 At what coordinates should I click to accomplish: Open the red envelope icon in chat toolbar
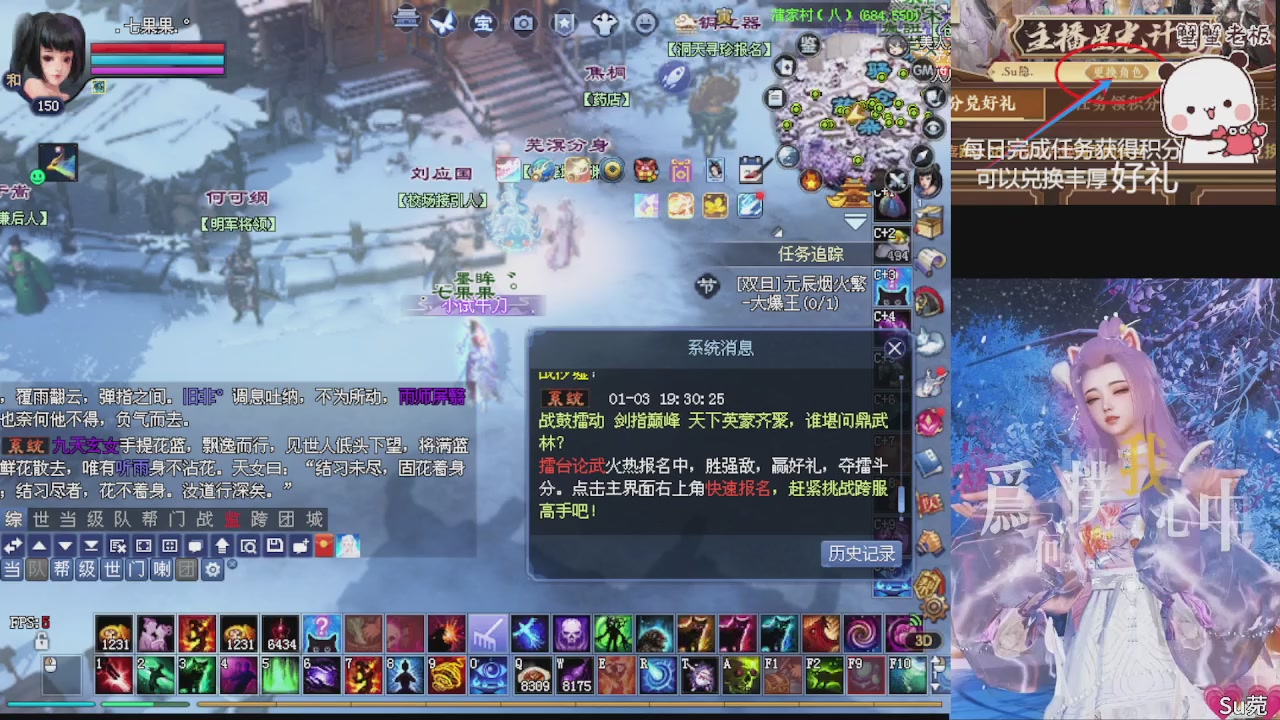323,546
